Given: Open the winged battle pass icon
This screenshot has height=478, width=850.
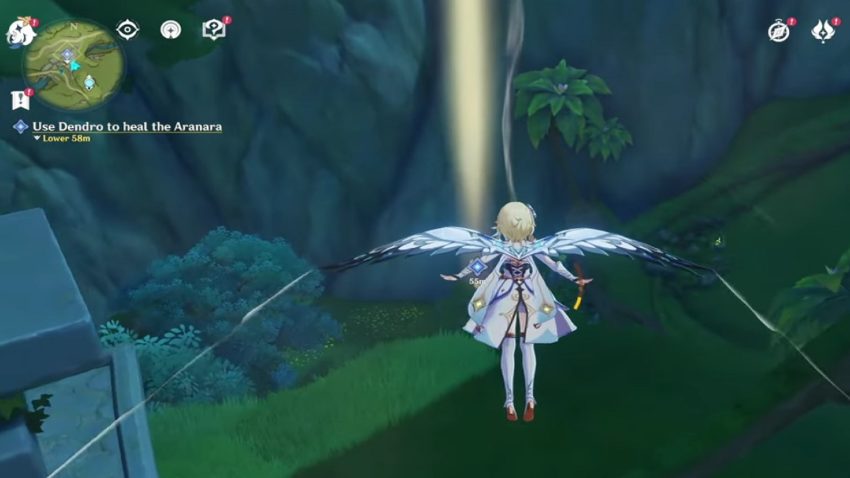Looking at the screenshot, I should click(824, 31).
